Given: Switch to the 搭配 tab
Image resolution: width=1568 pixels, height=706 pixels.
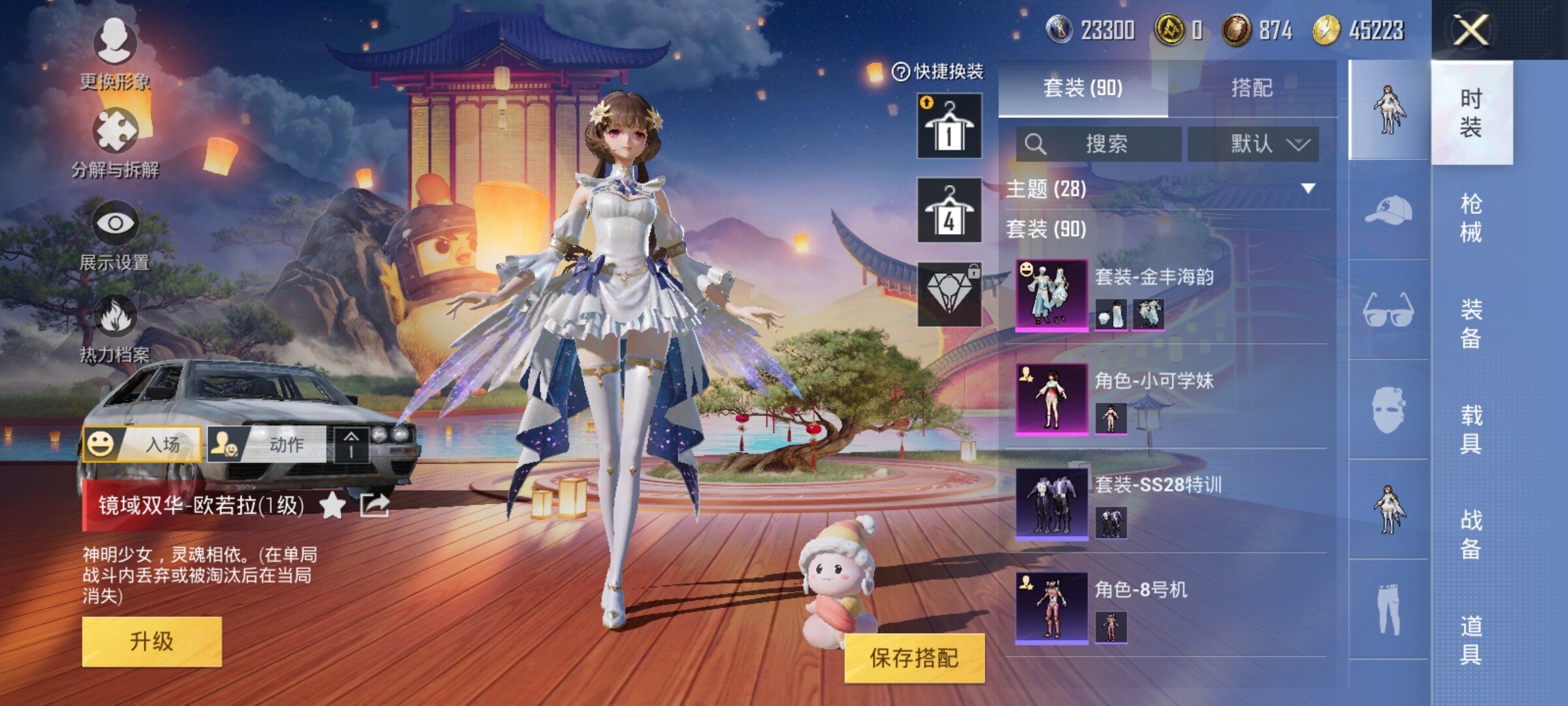Looking at the screenshot, I should (x=1251, y=88).
